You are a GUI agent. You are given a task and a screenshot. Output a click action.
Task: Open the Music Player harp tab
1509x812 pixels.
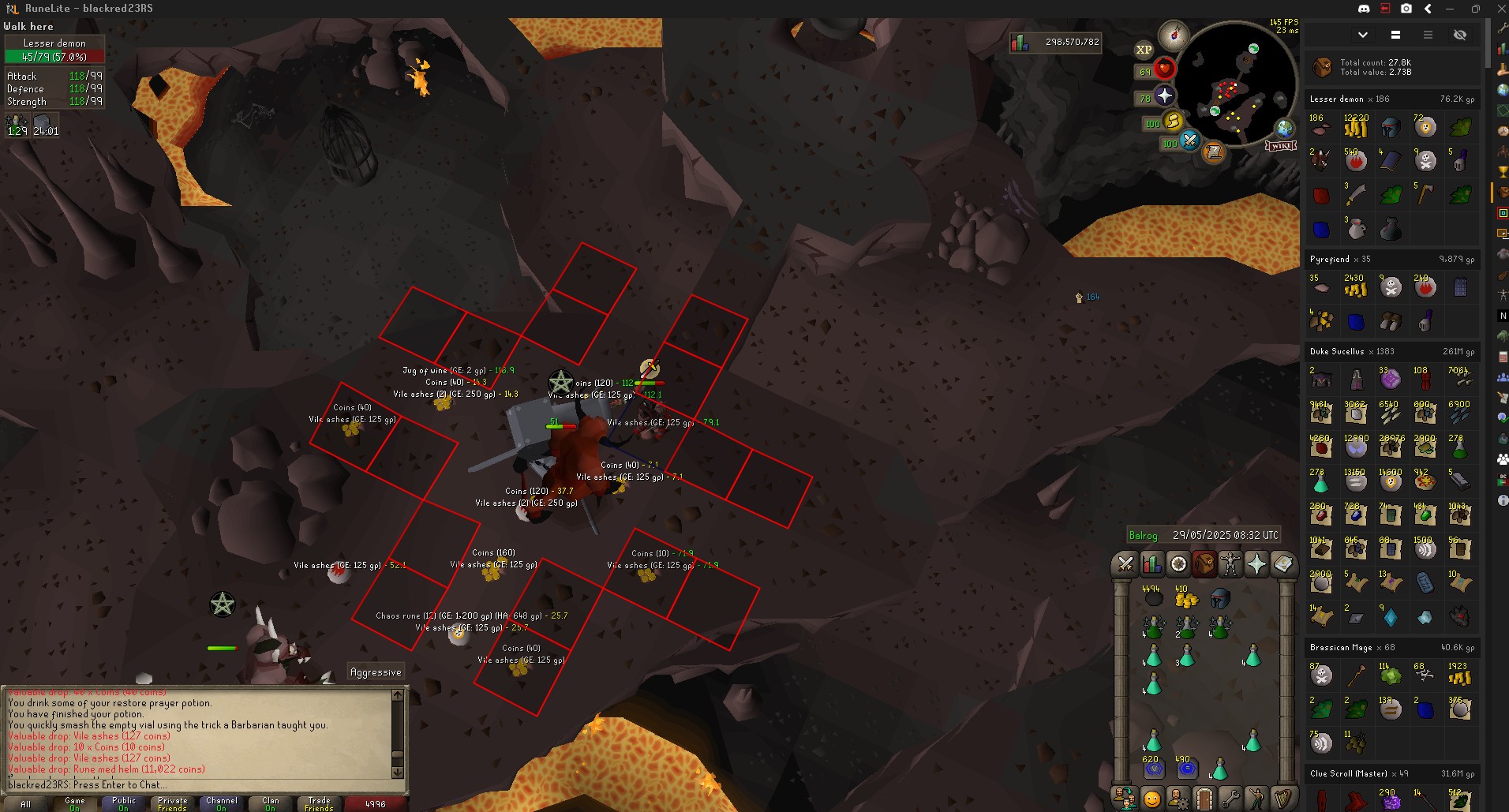[x=1283, y=799]
